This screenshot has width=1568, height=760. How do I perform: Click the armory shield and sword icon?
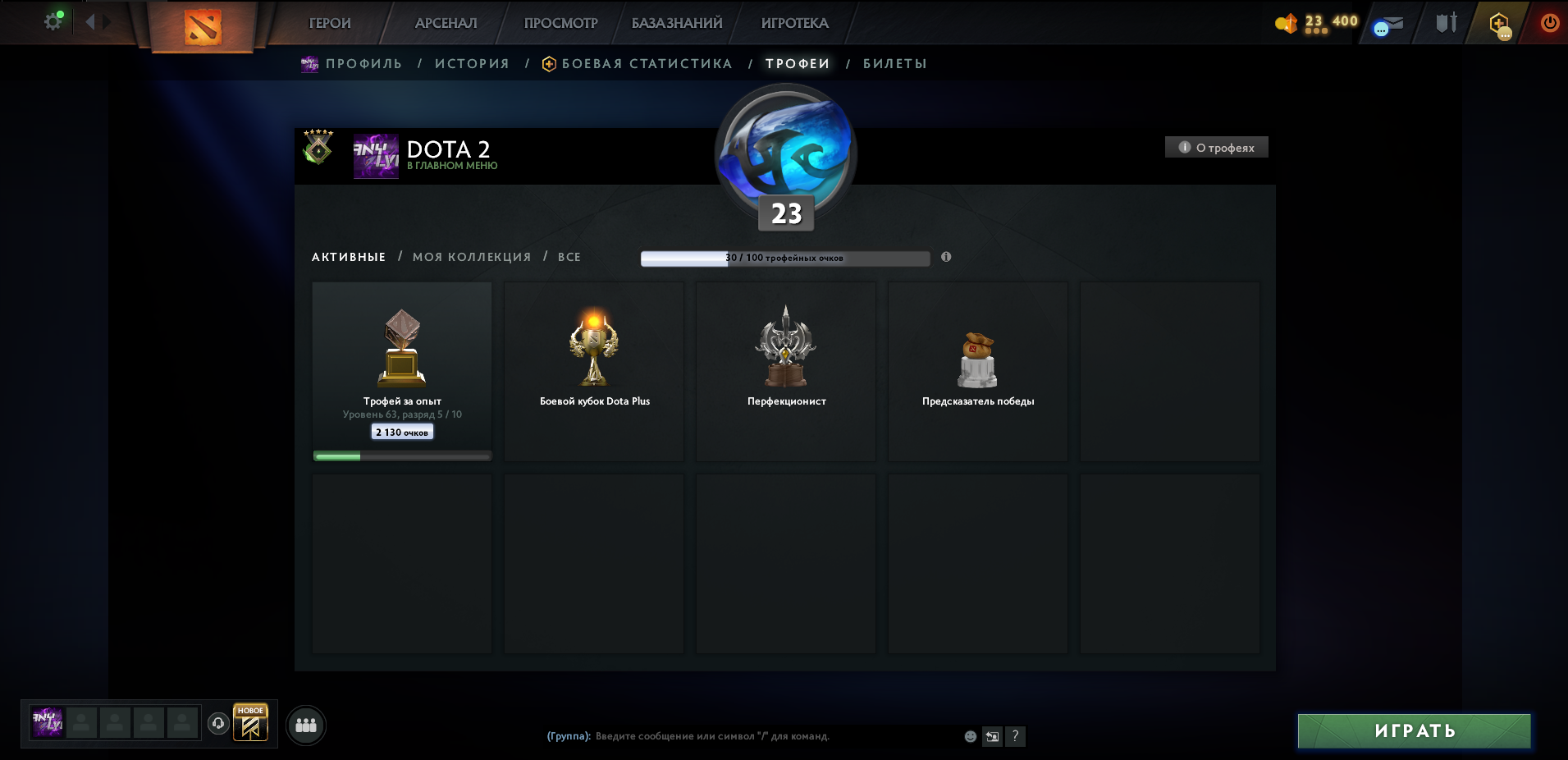[1446, 22]
